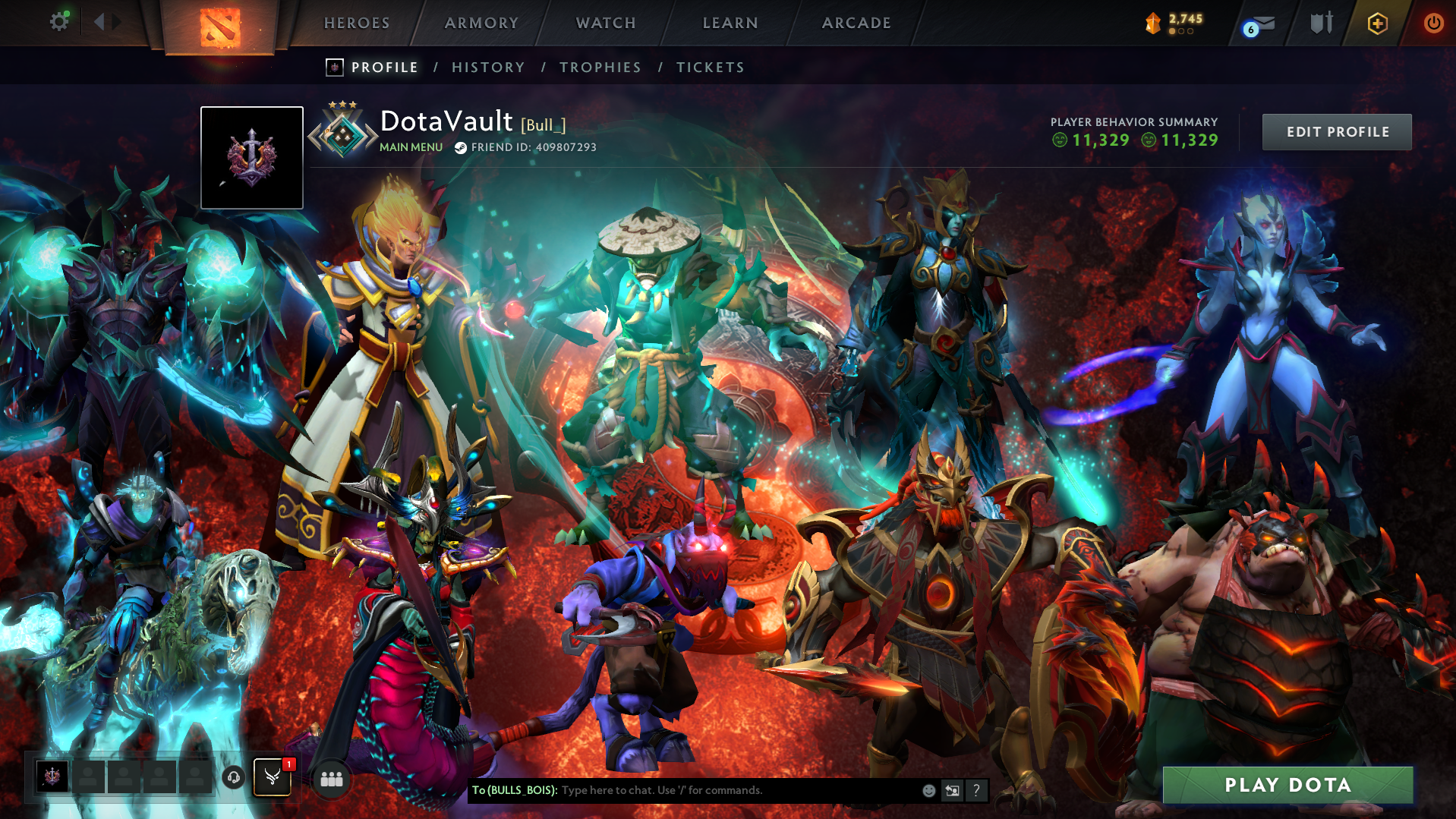The height and width of the screenshot is (819, 1456).
Task: Click the chat help question mark
Action: pyautogui.click(x=976, y=790)
